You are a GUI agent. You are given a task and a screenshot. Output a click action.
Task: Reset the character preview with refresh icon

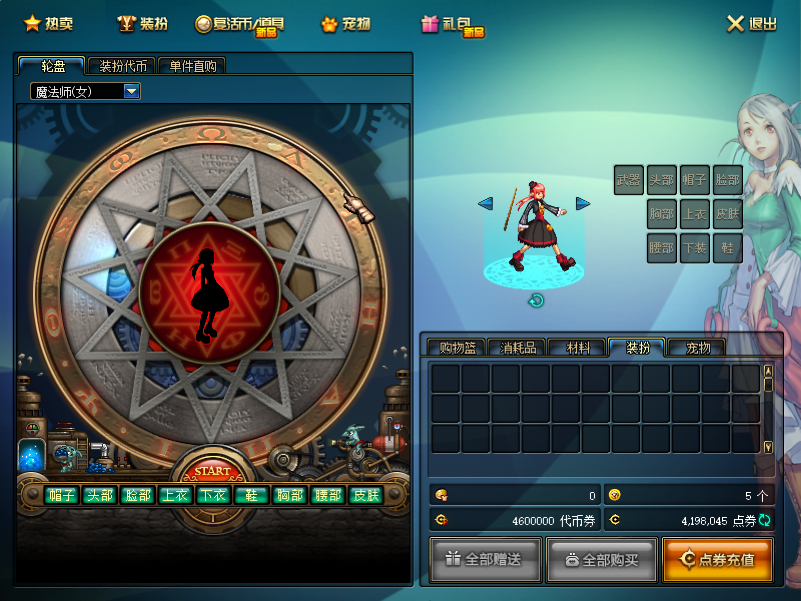[x=536, y=300]
